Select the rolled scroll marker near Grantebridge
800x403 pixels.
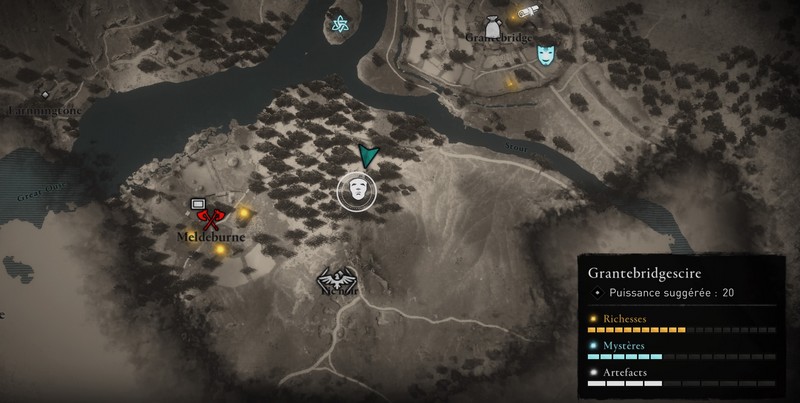[x=526, y=13]
